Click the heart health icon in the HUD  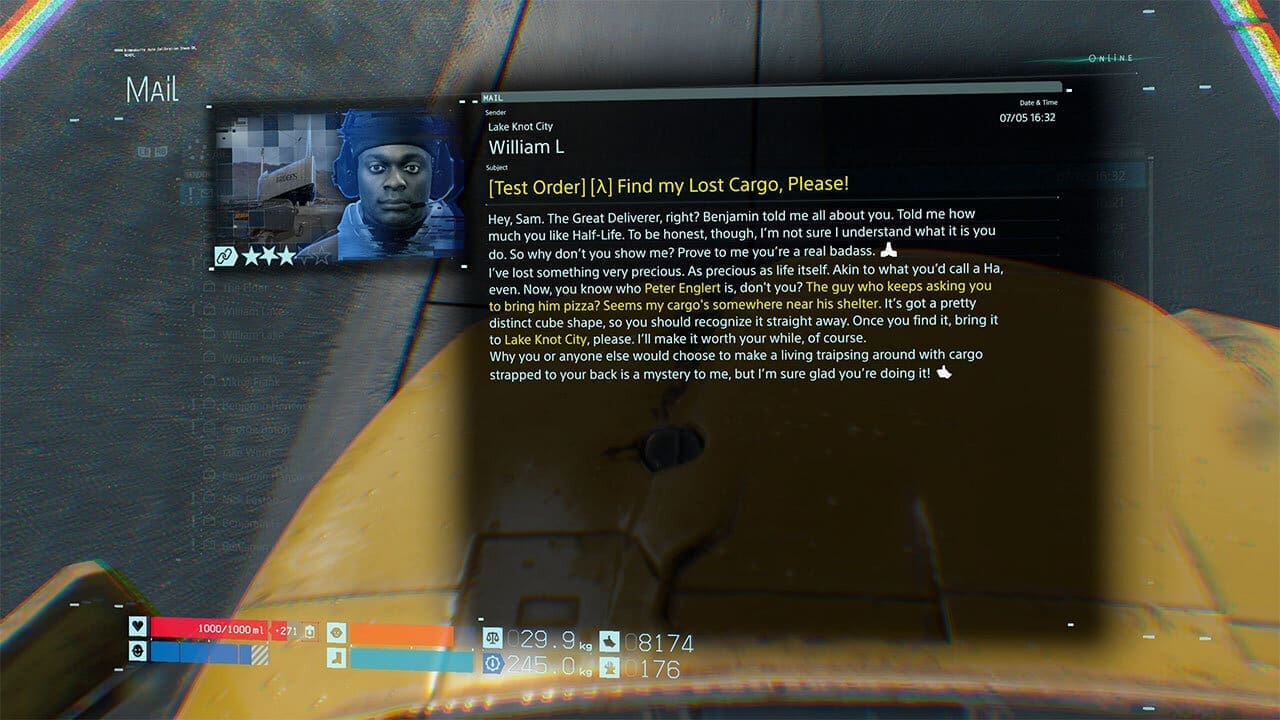pyautogui.click(x=138, y=628)
